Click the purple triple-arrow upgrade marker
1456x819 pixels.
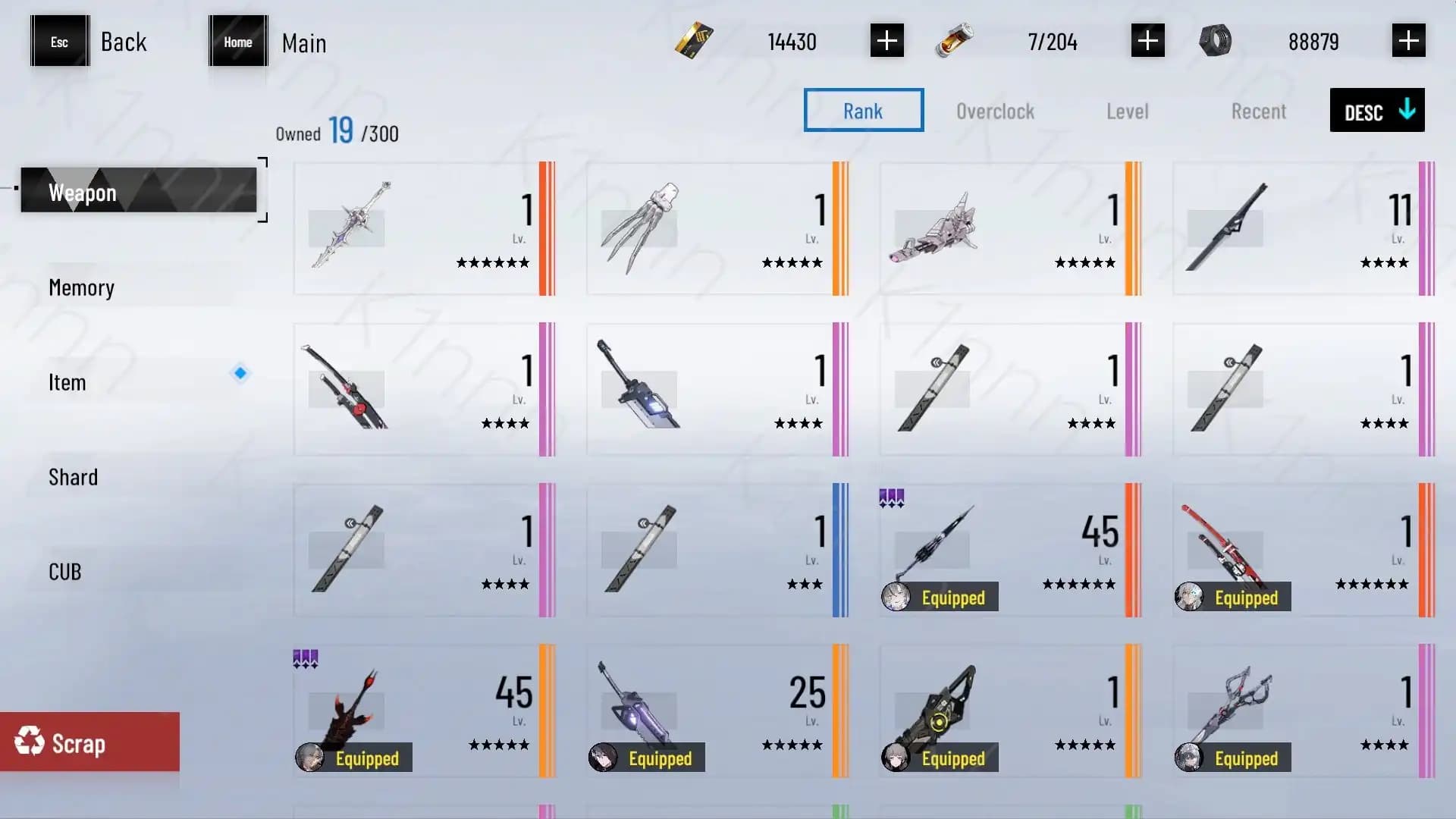pos(891,497)
